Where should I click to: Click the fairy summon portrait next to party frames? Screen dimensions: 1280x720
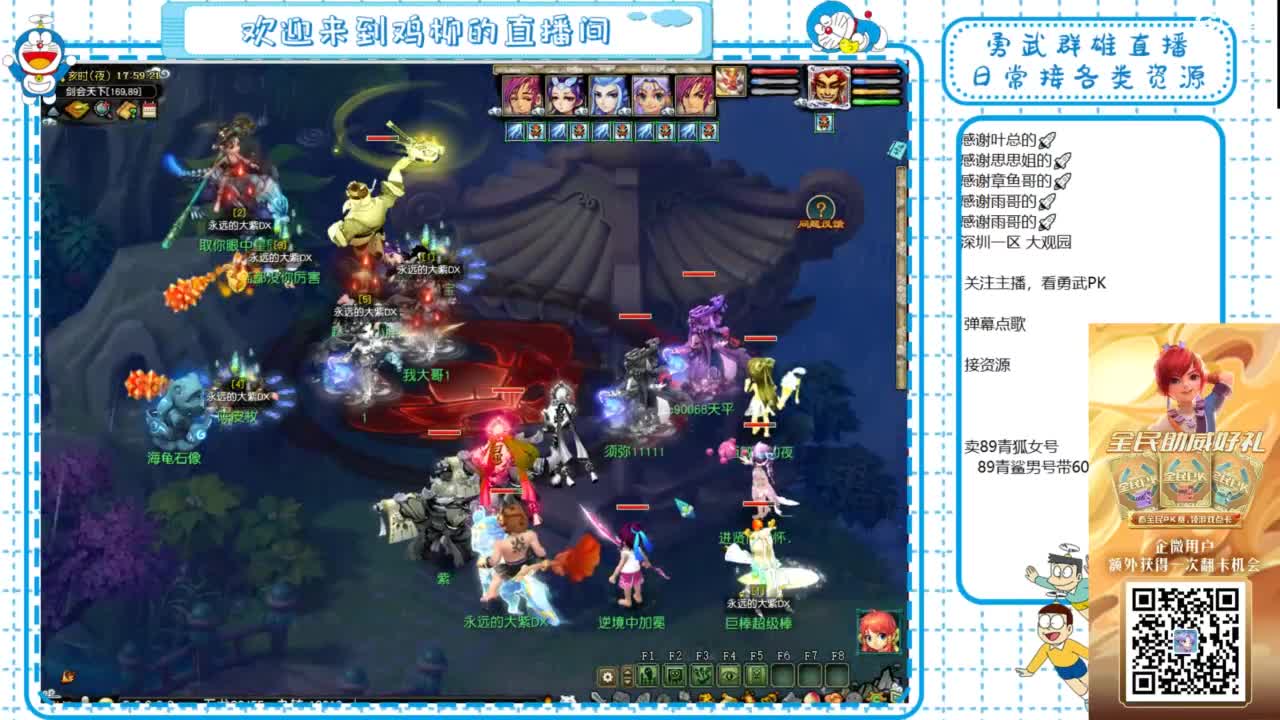729,83
